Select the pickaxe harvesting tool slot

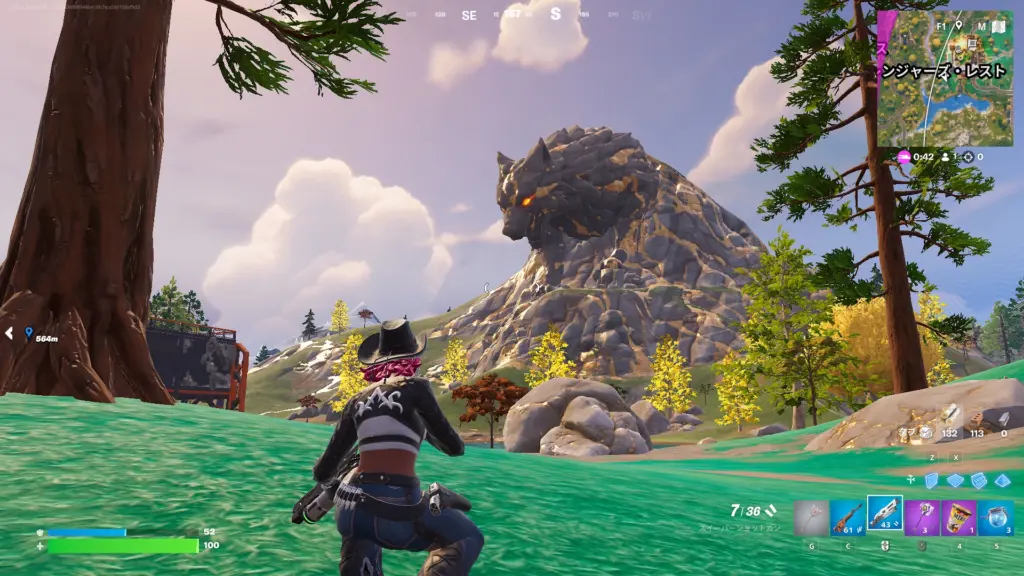coord(811,518)
